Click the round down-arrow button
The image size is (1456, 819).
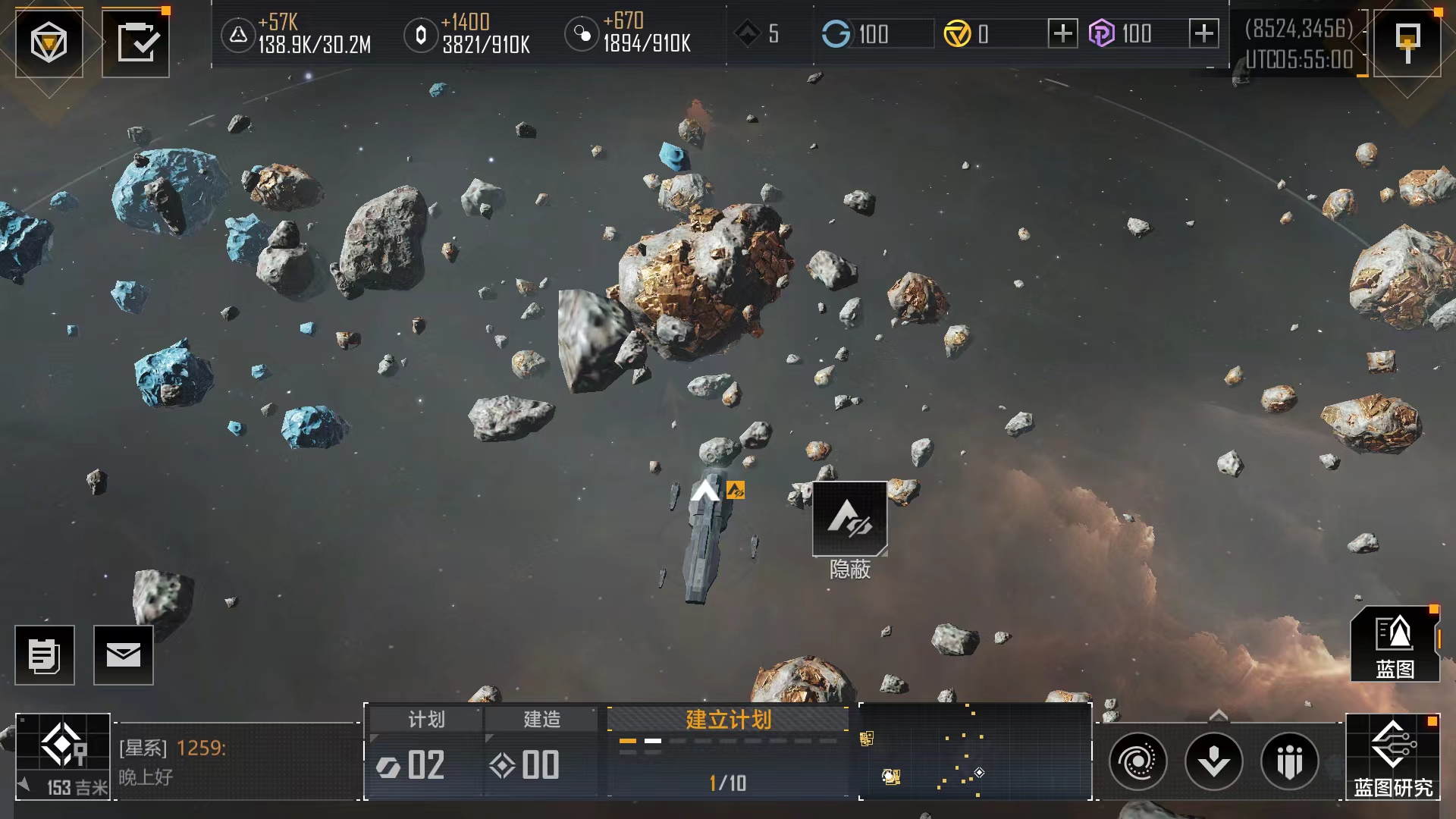pos(1214,761)
